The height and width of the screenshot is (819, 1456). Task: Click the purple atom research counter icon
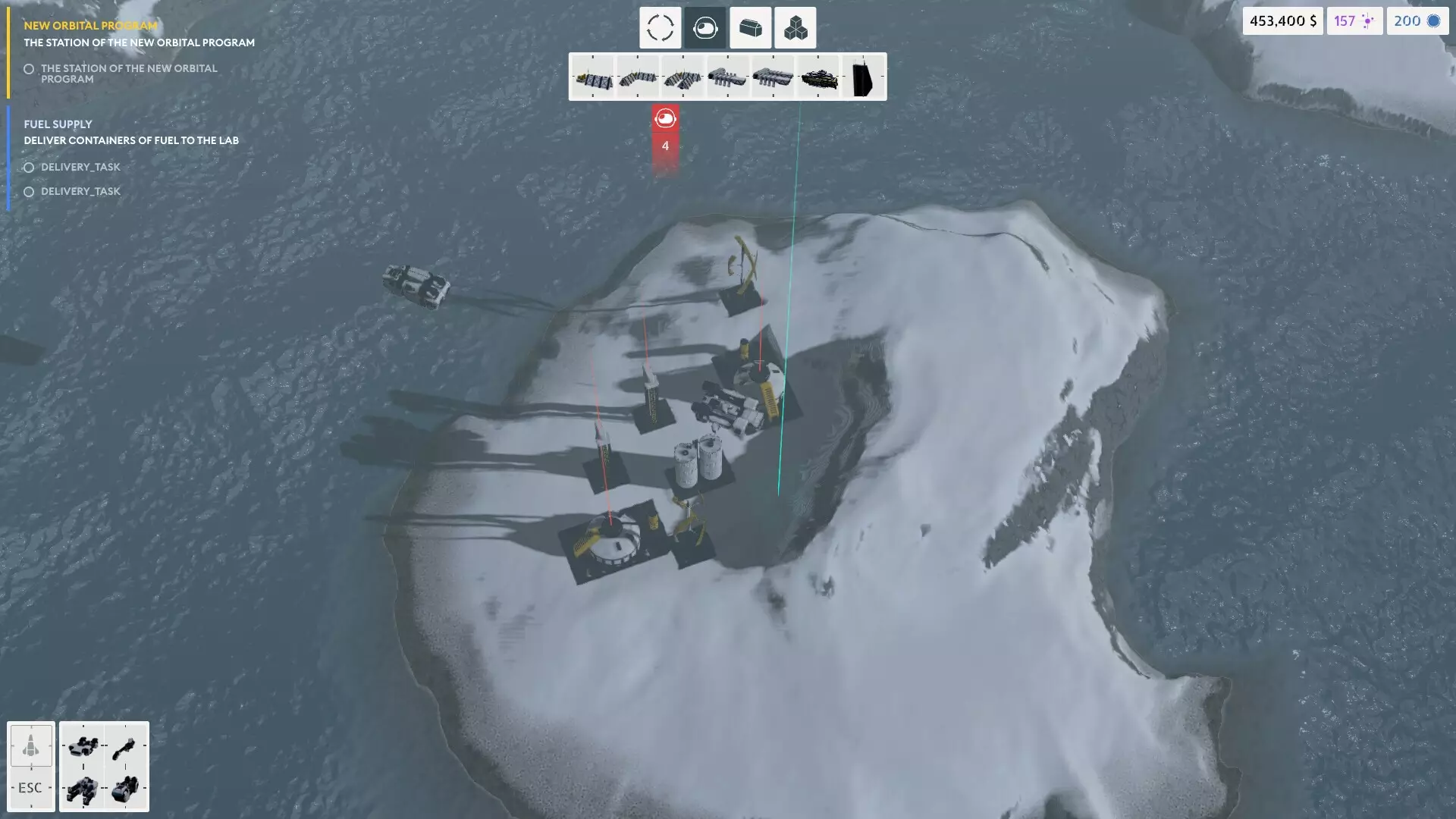[1370, 20]
